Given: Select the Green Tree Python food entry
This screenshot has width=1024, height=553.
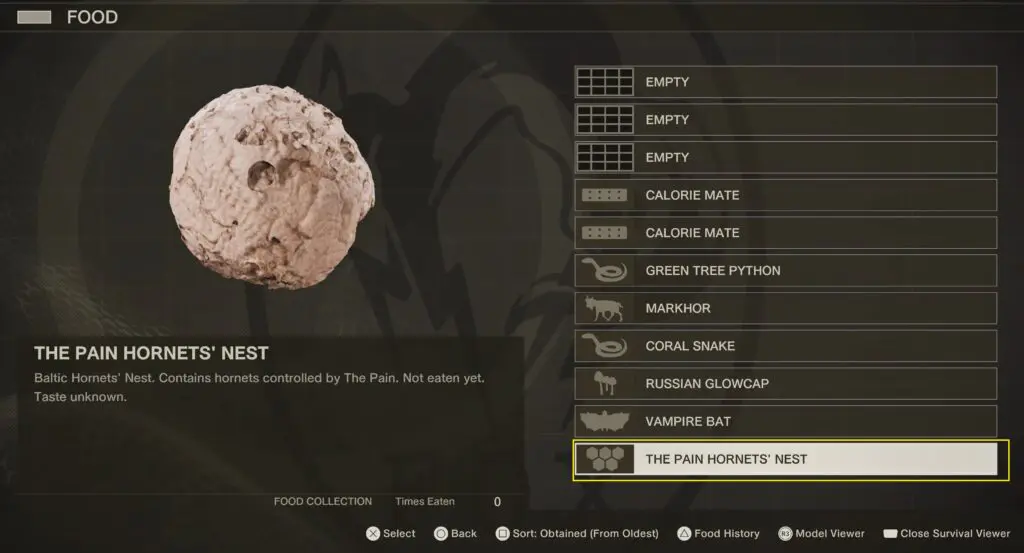Looking at the screenshot, I should click(x=785, y=270).
